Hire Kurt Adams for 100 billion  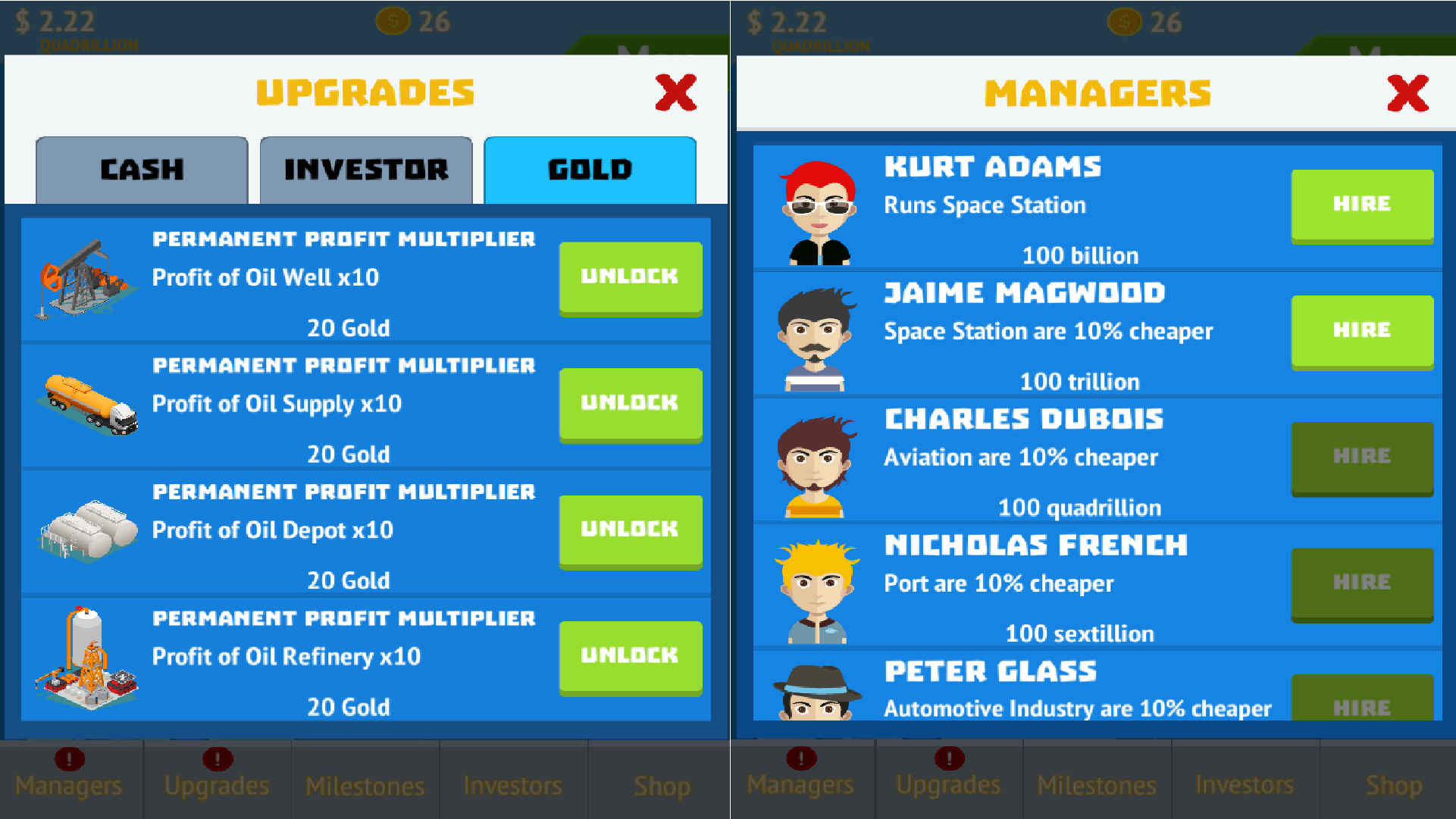(1362, 205)
